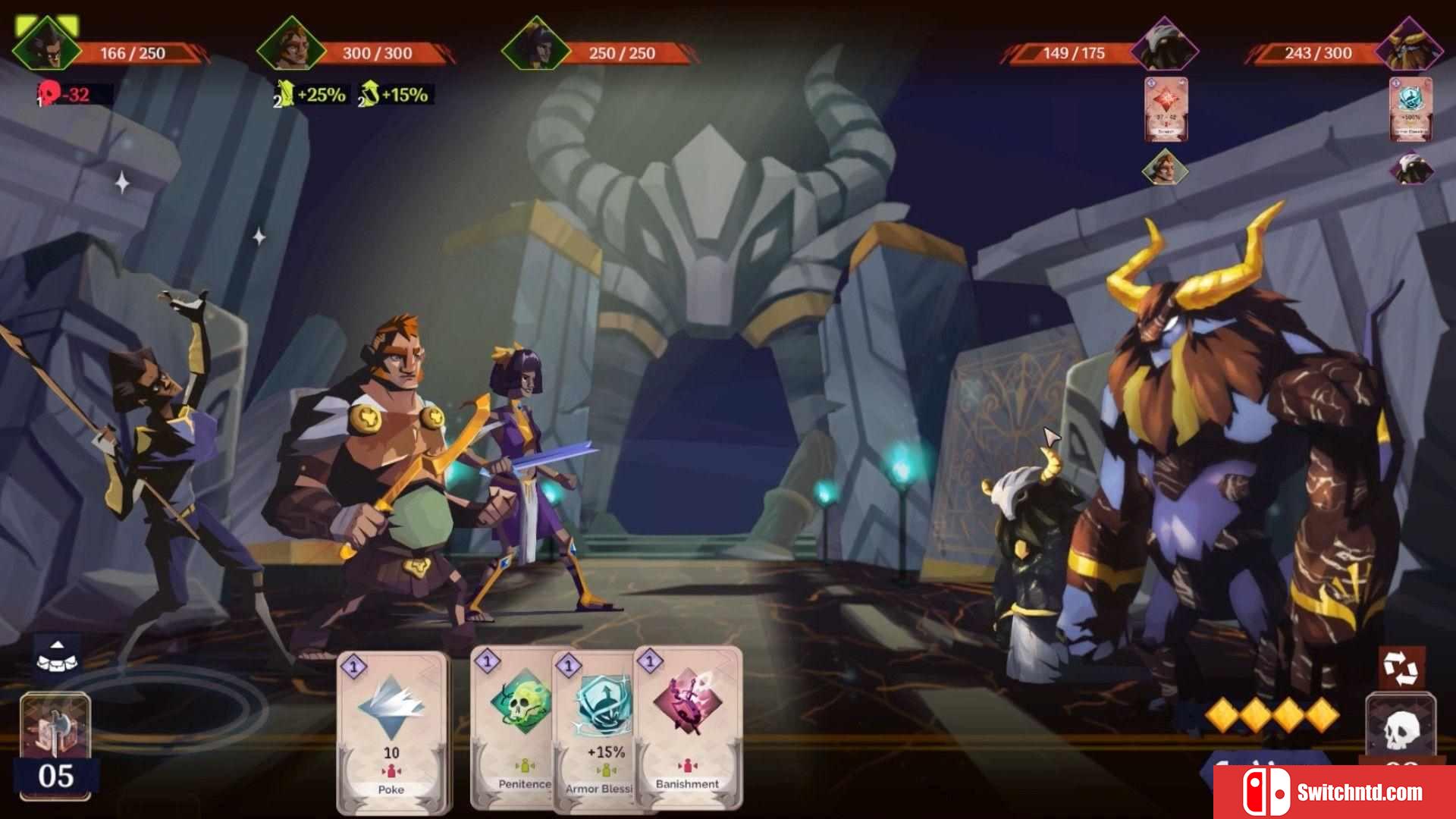
Task: Inspect the boss's teal armor intent card
Action: (1410, 109)
